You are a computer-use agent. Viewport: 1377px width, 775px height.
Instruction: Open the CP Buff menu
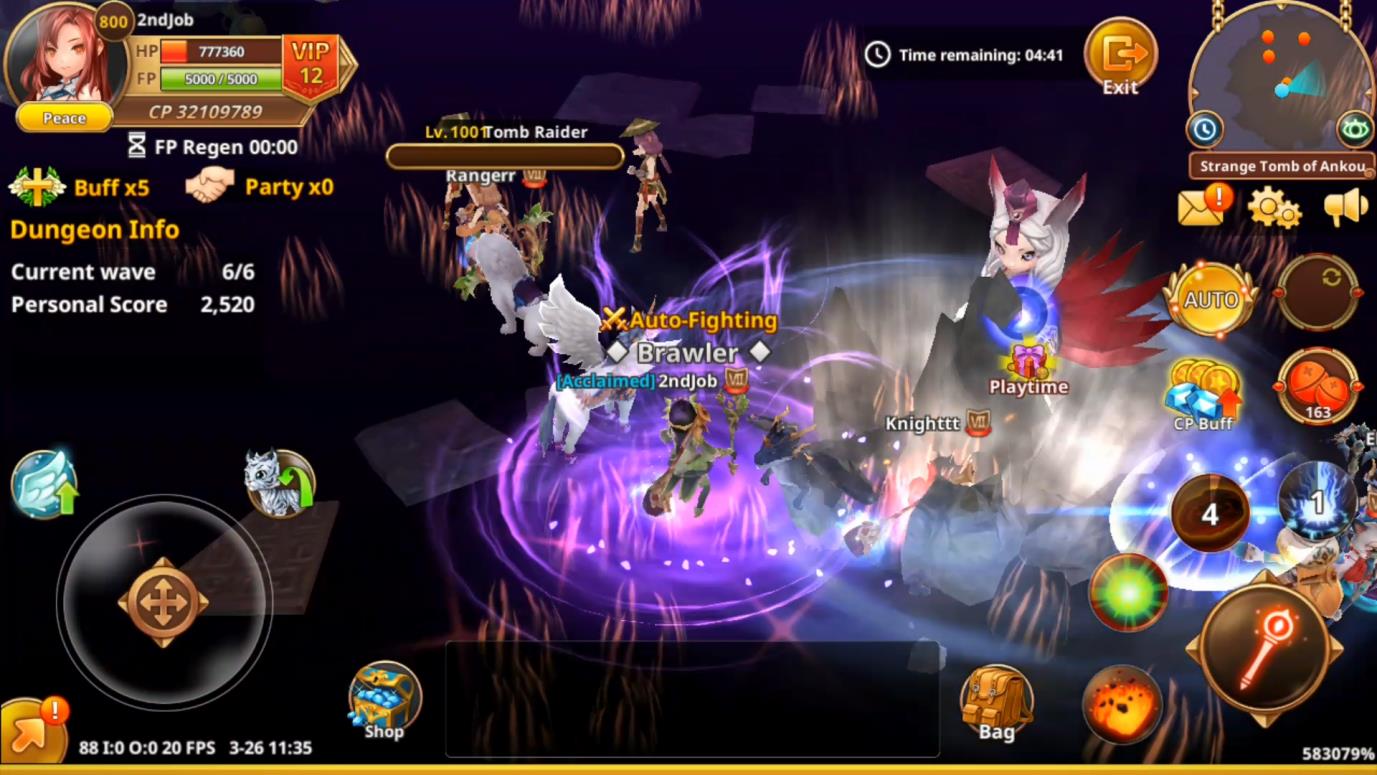click(1204, 394)
